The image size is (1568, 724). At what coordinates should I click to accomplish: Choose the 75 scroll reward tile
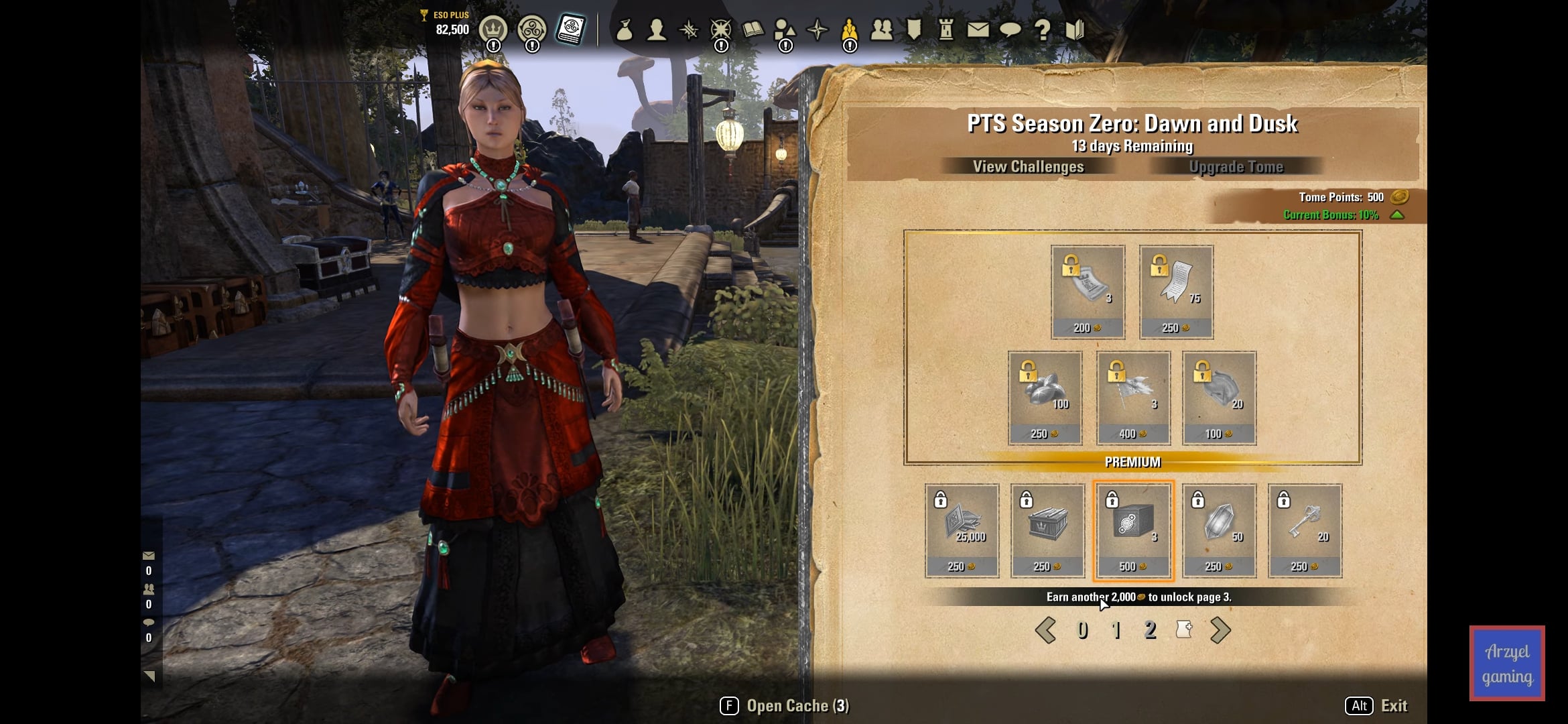pyautogui.click(x=1176, y=292)
